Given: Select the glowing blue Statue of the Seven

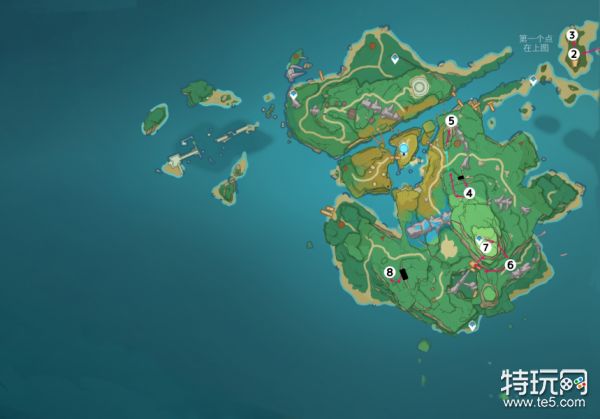Looking at the screenshot, I should point(404,149).
